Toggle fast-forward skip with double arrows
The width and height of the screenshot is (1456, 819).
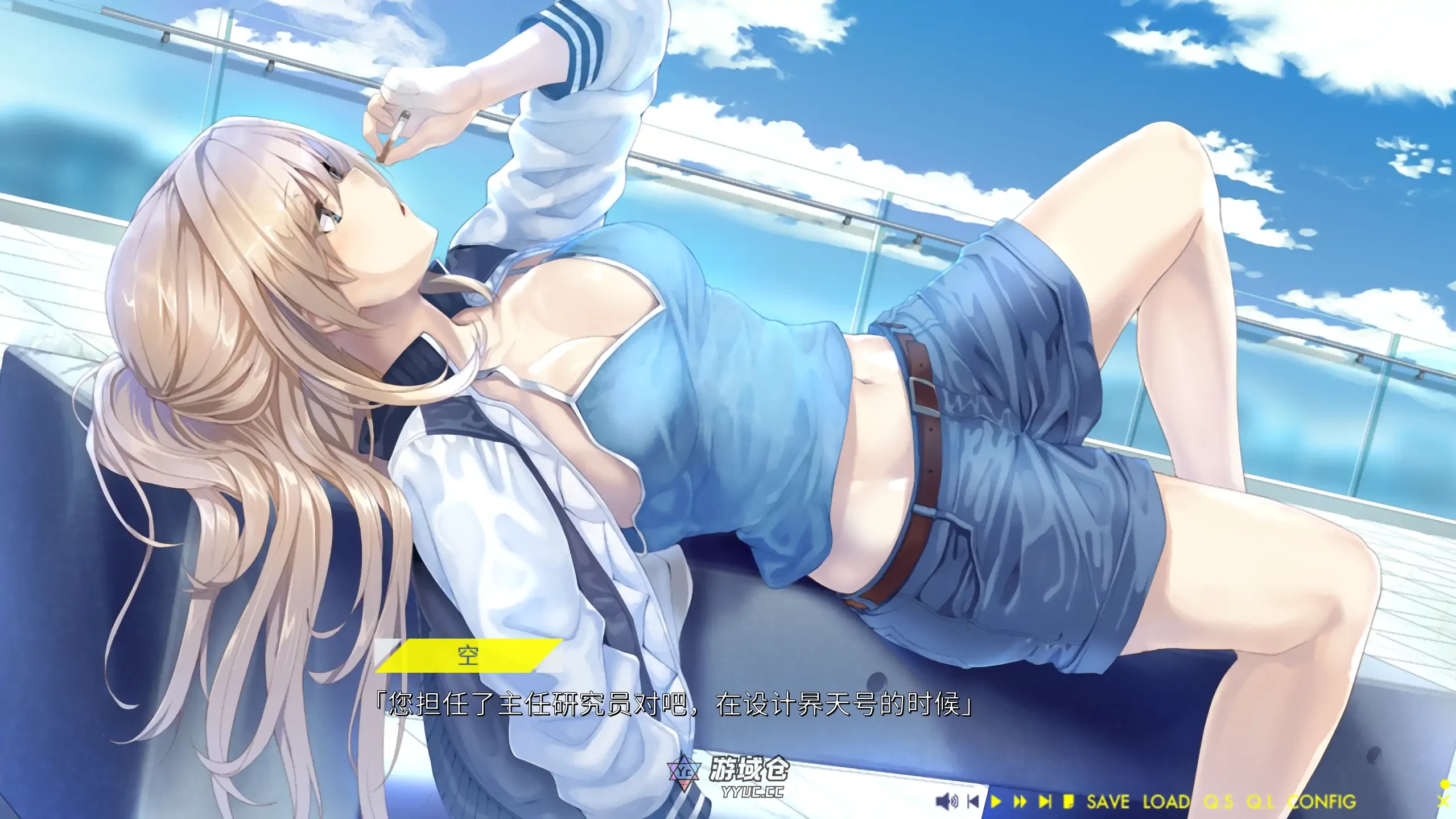tap(1020, 802)
